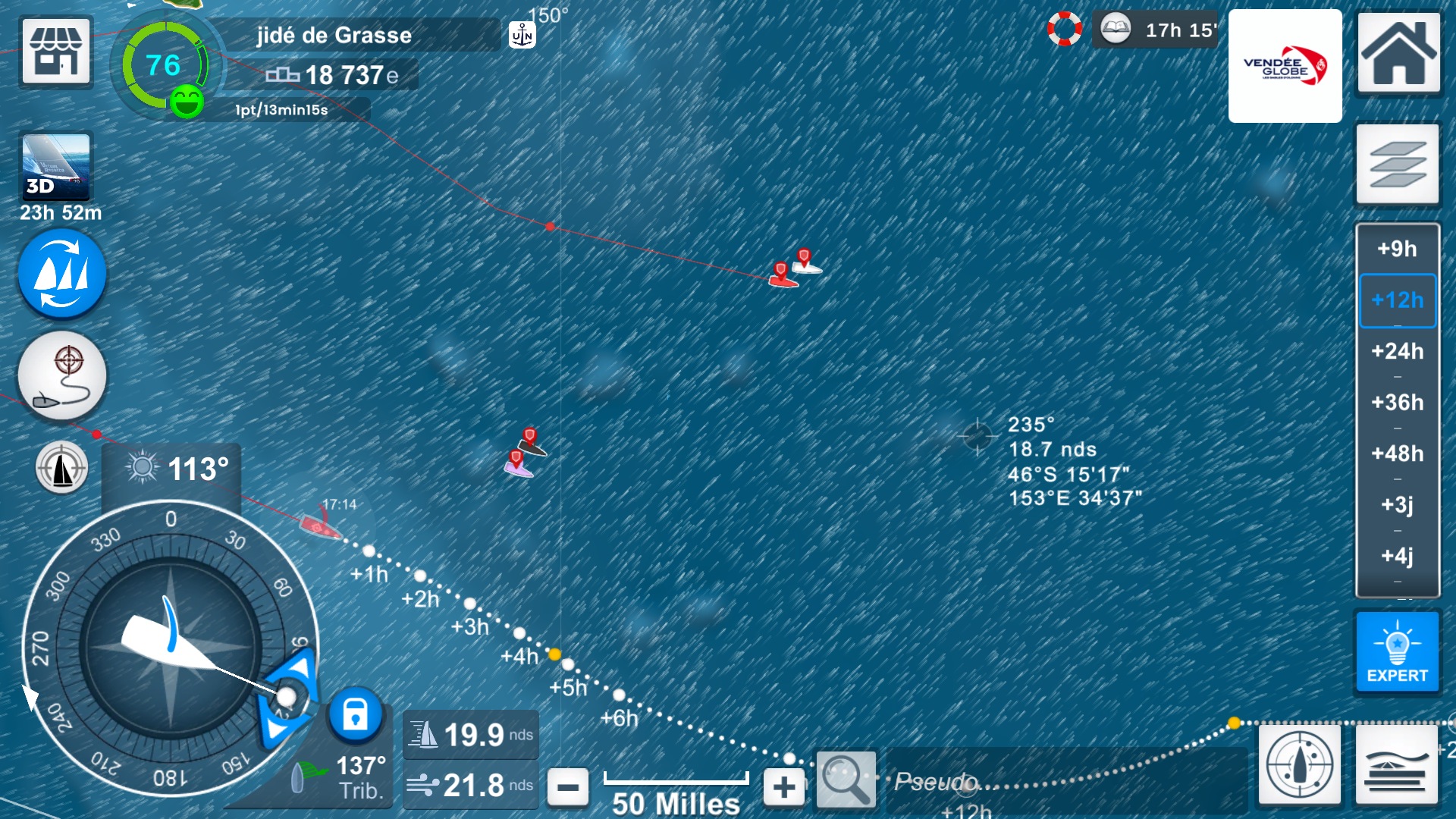Image resolution: width=1456 pixels, height=819 pixels.
Task: Zoom out the map with minus
Action: [567, 787]
